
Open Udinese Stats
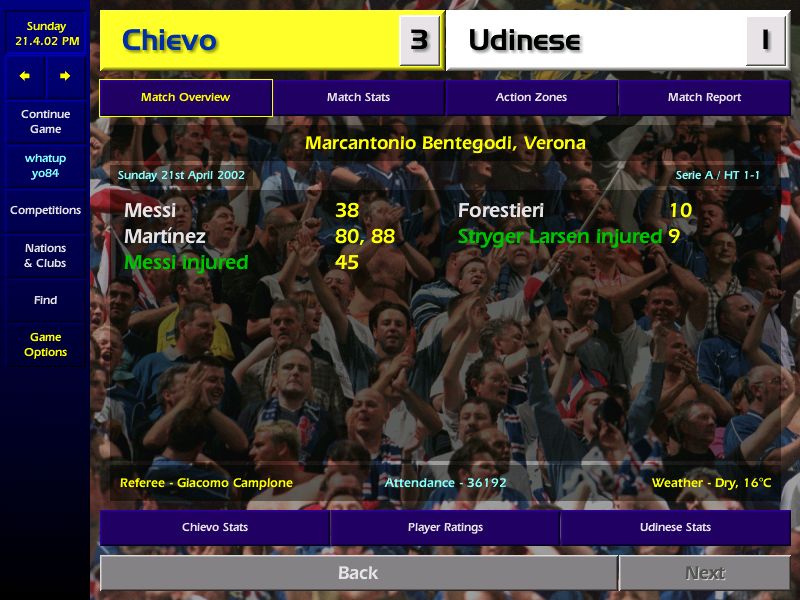(675, 527)
